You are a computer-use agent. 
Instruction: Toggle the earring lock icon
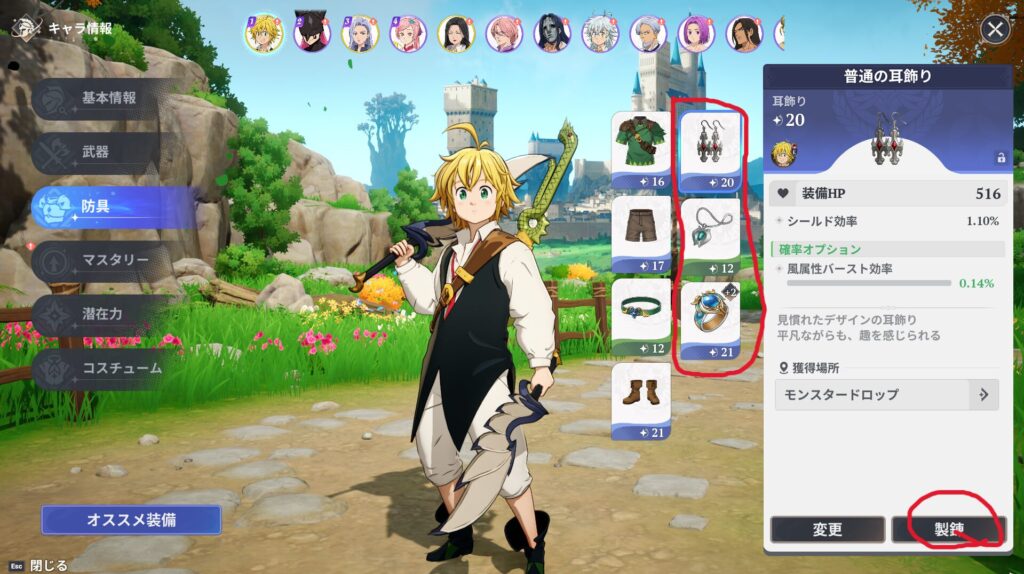(x=999, y=157)
